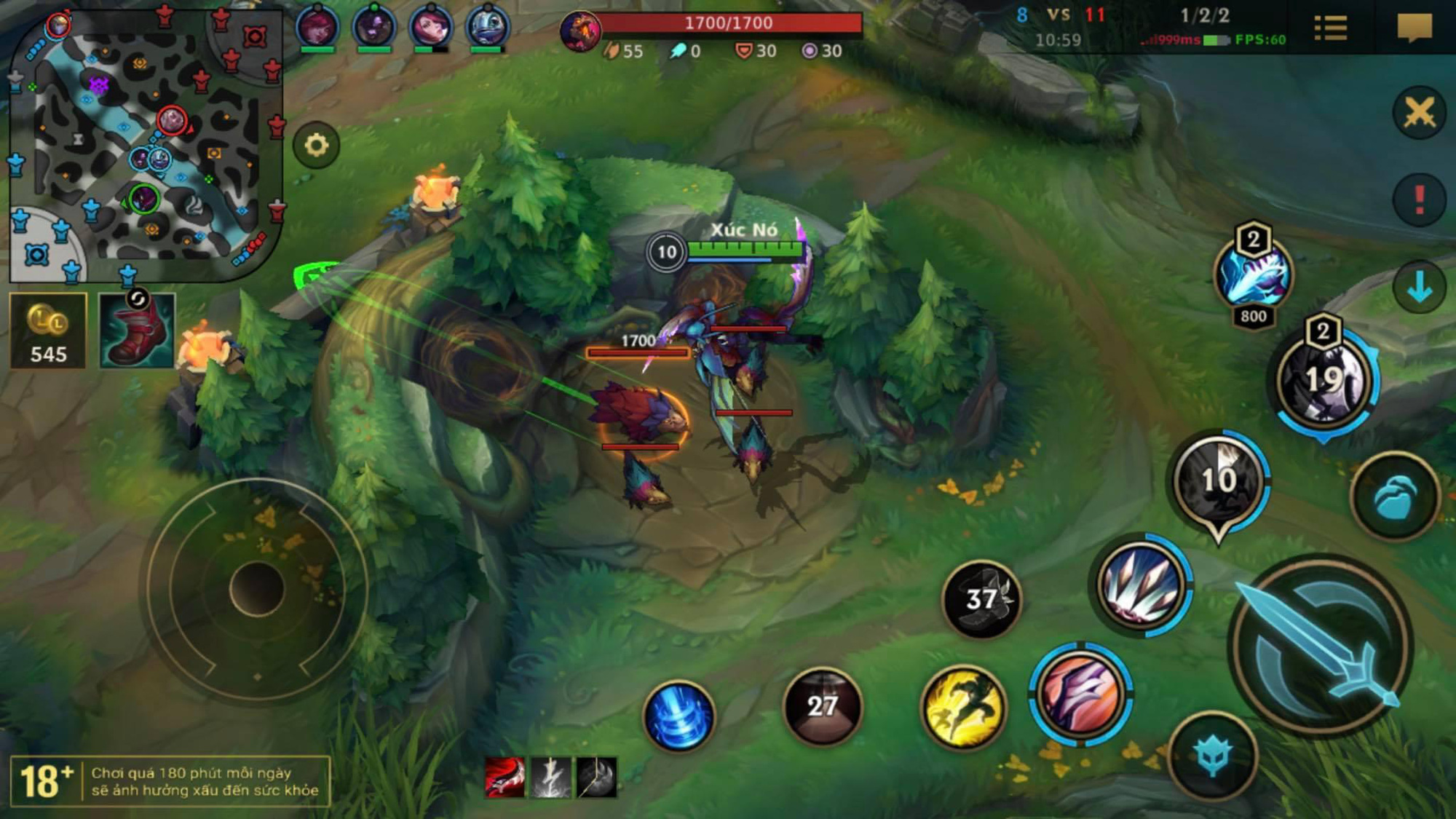
Task: Activate the boots enchant on cooldown 37
Action: 981,599
